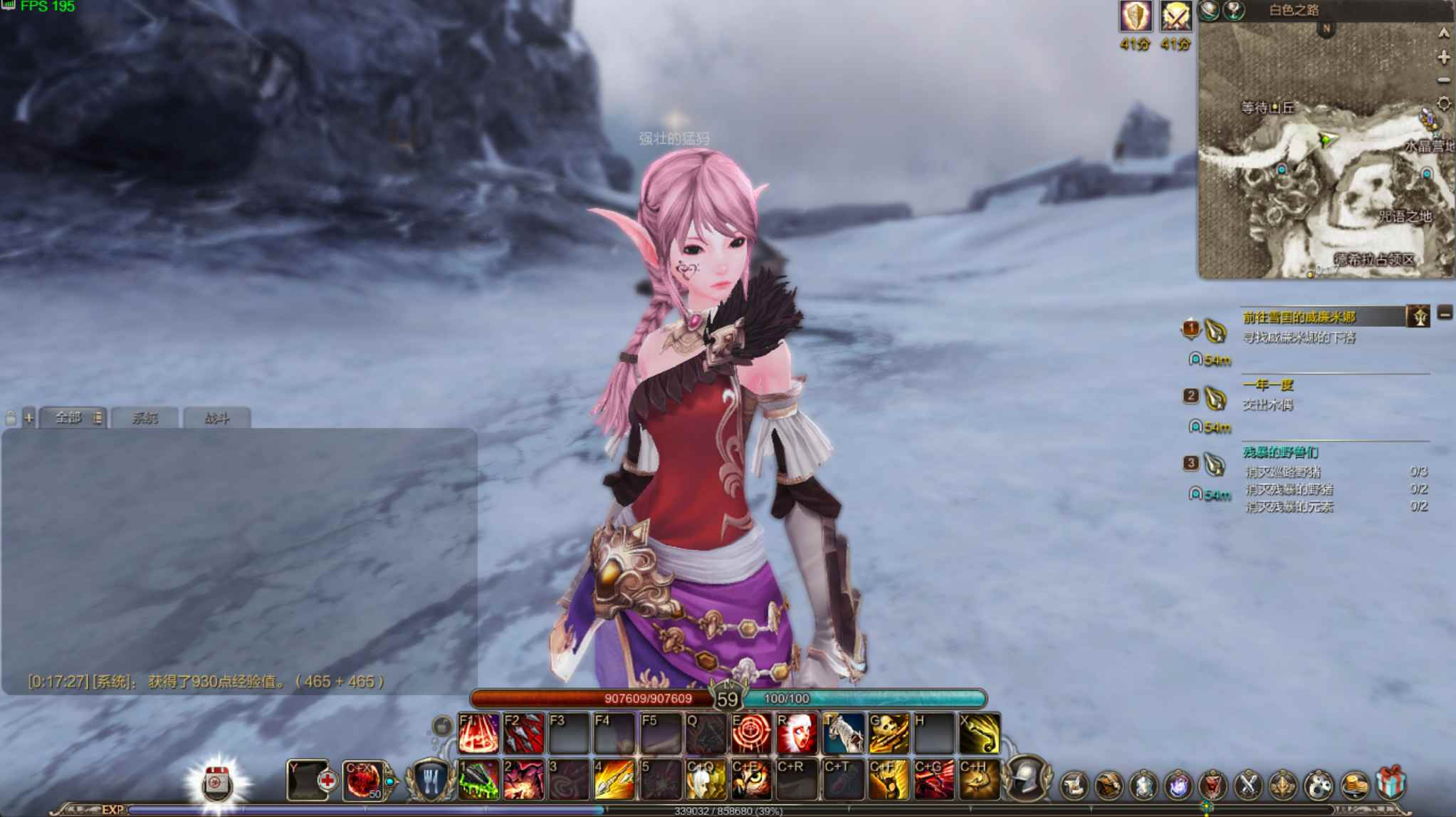Switch to the 系统 chat tab
Viewport: 1456px width, 817px height.
145,418
